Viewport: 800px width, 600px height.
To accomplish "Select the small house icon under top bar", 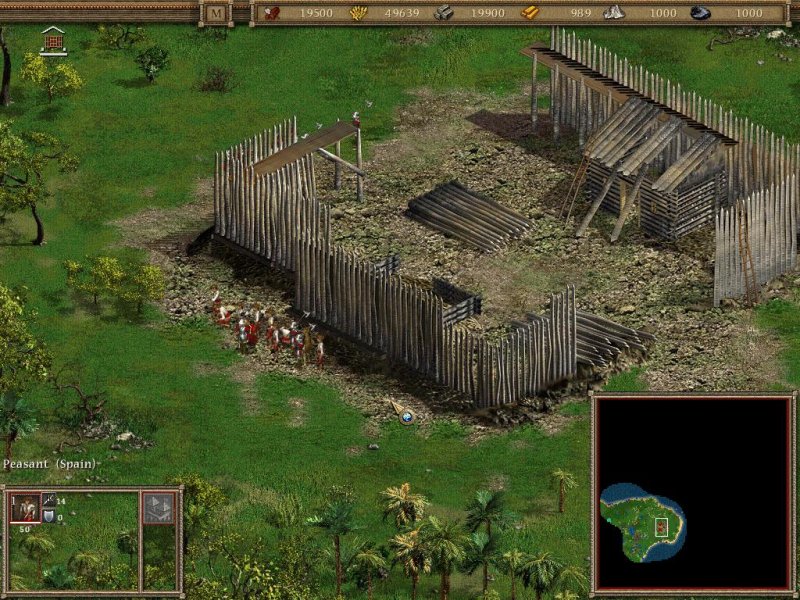I will coord(54,41).
